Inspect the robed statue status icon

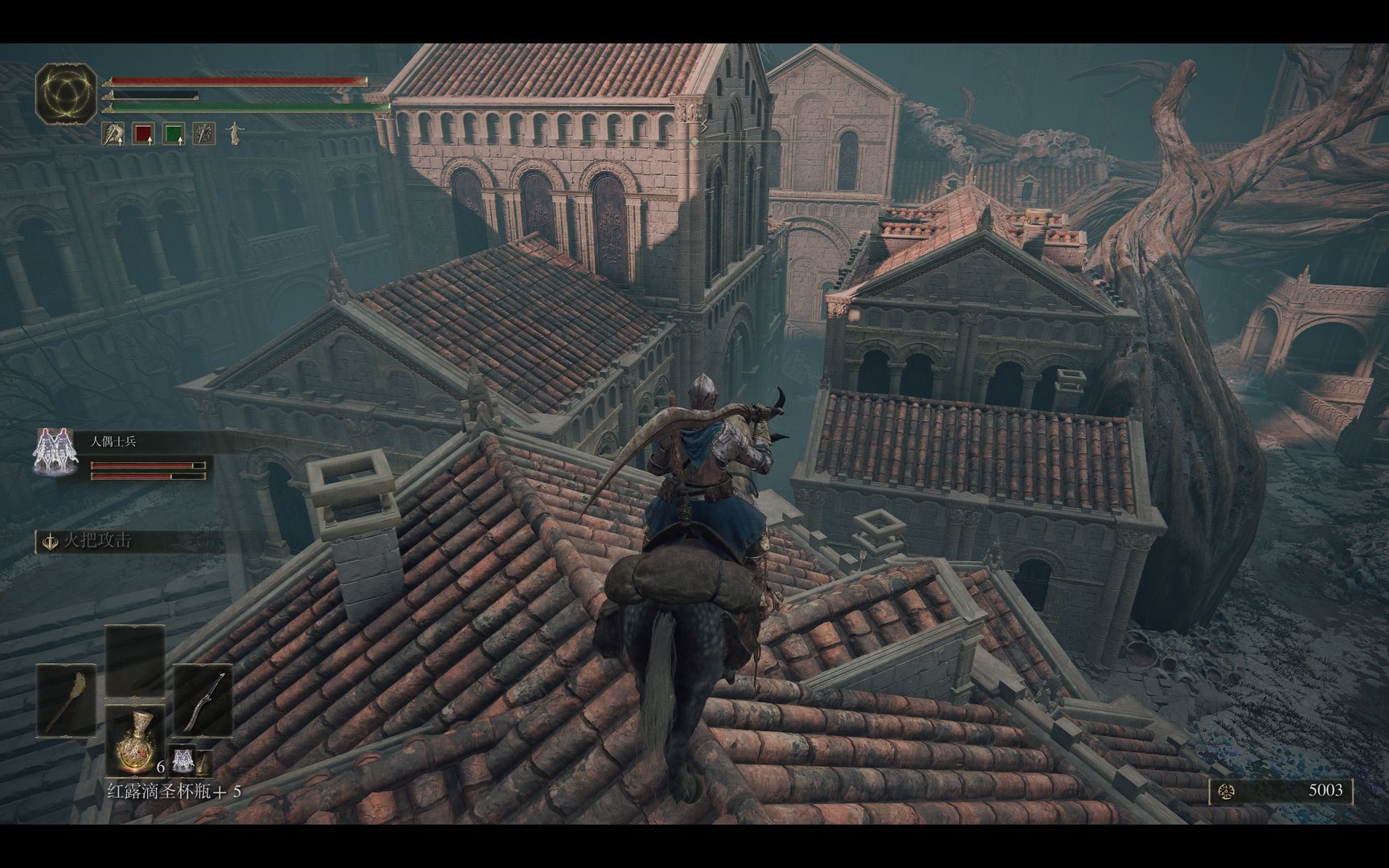(x=234, y=133)
